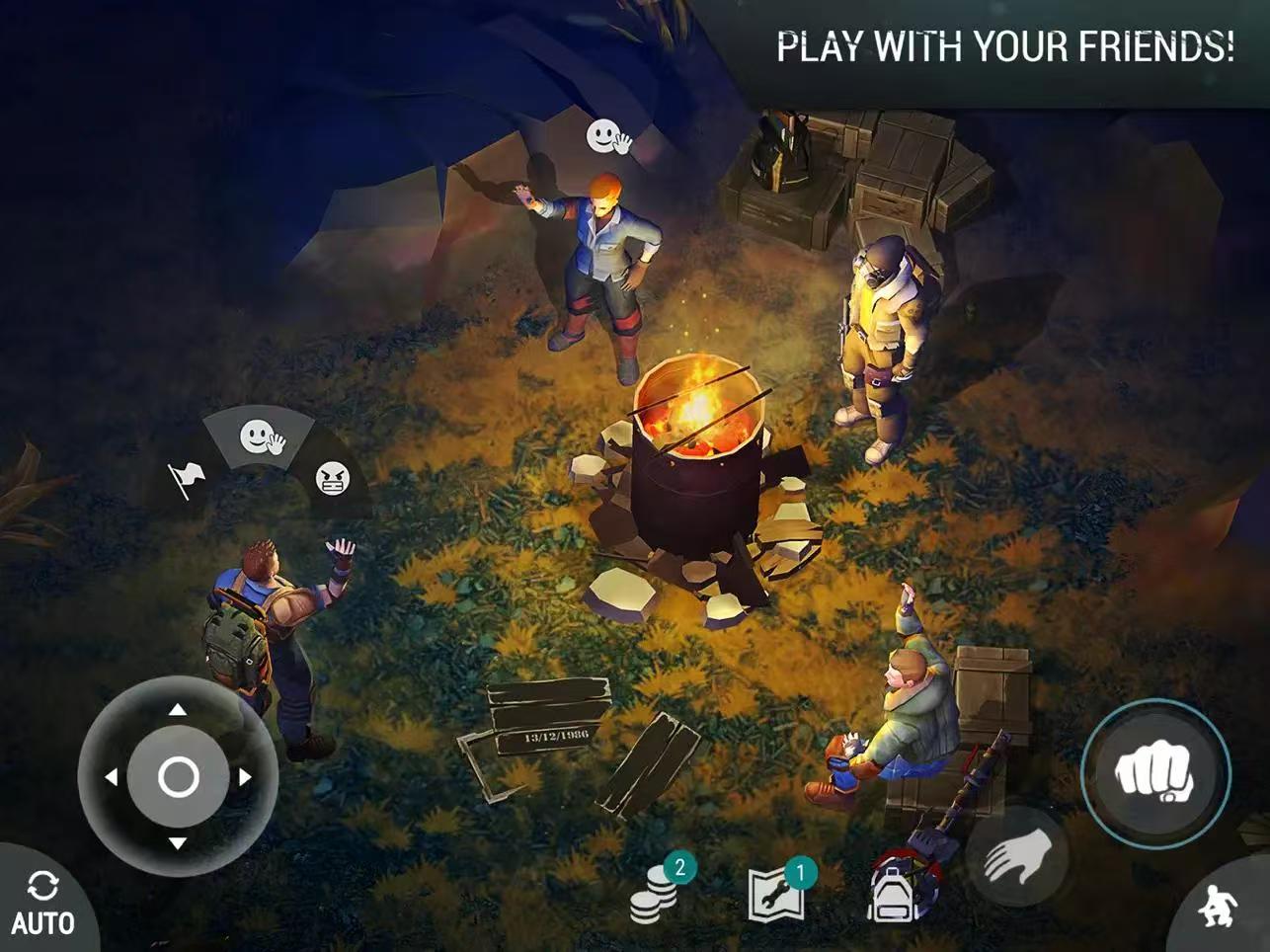This screenshot has width=1270, height=952.
Task: Tap the joystick center circle
Action: tap(178, 777)
